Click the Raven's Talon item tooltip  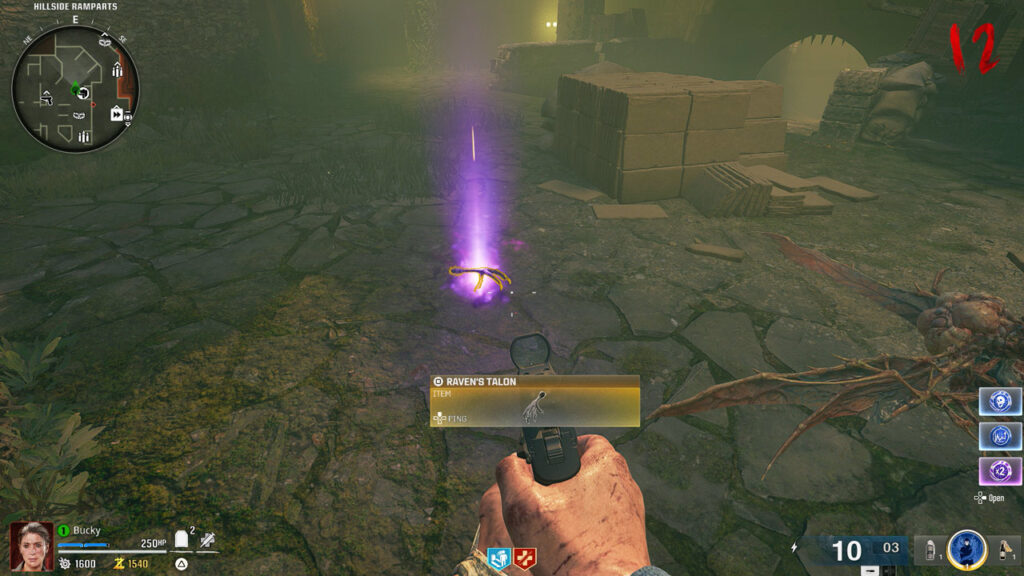pos(534,401)
